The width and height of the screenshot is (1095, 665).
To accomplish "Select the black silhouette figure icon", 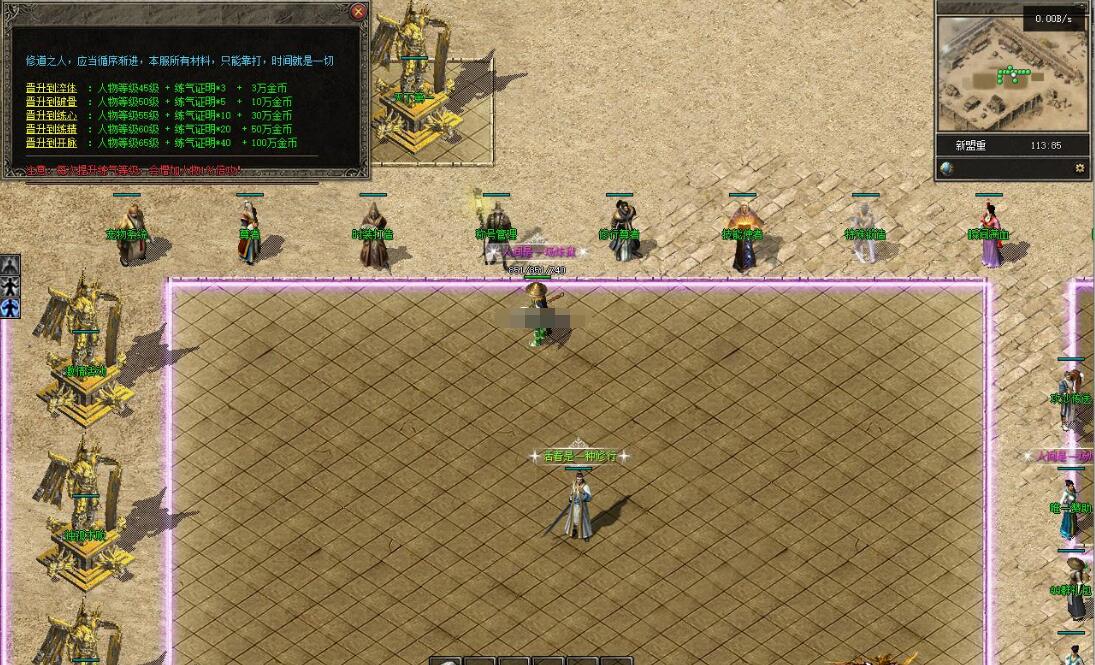I will tap(10, 287).
